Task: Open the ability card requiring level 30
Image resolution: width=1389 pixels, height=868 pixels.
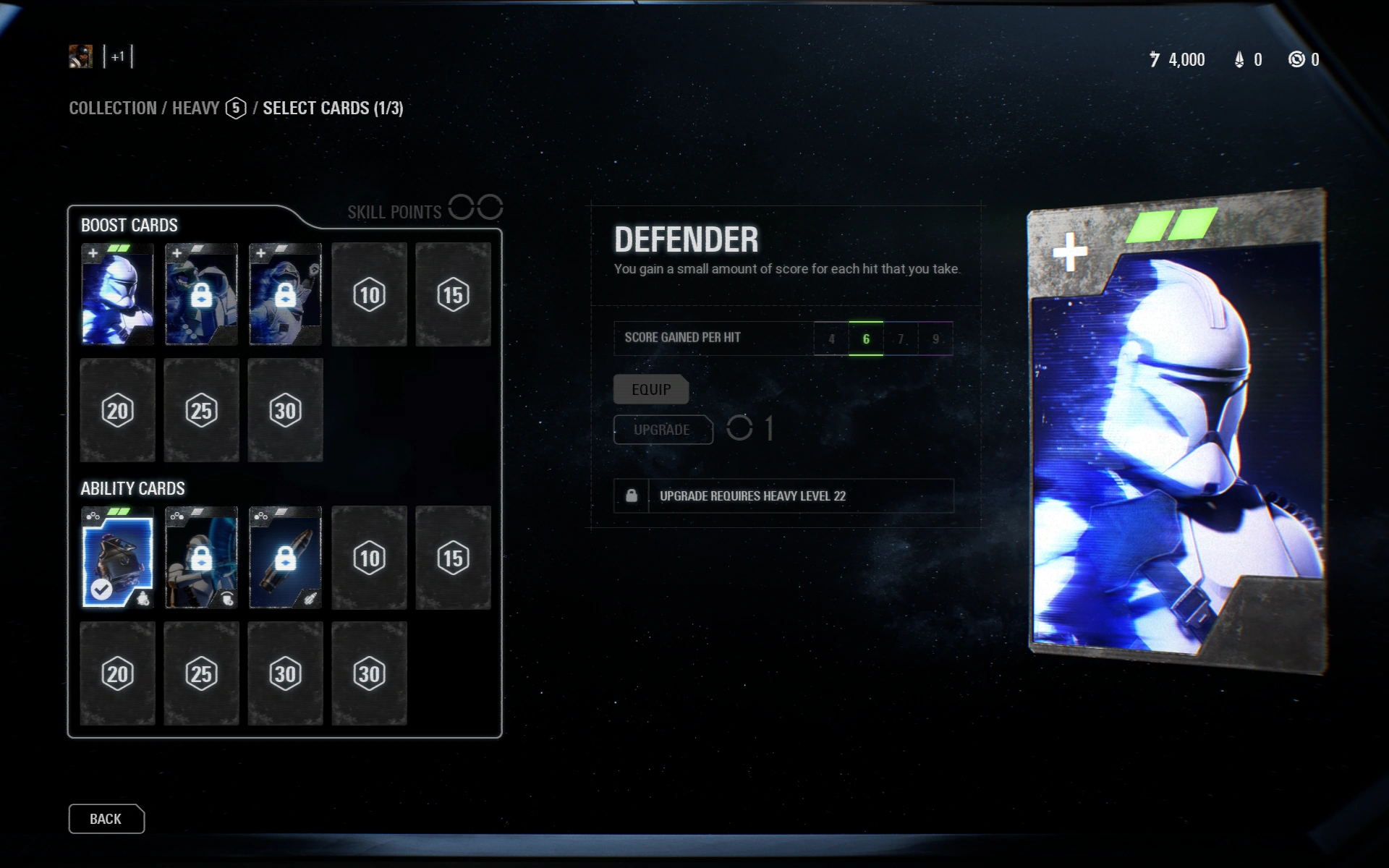Action: (285, 672)
